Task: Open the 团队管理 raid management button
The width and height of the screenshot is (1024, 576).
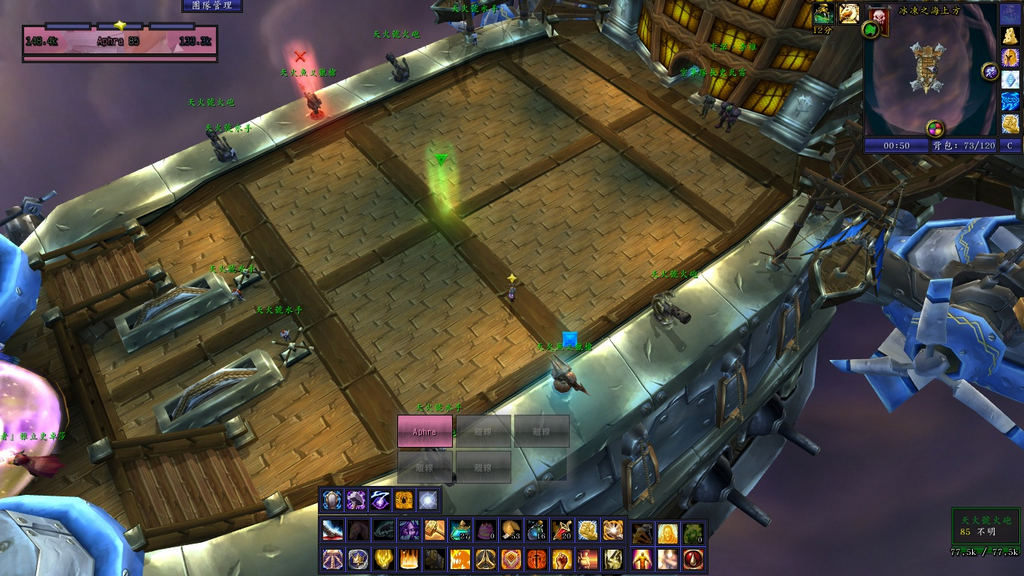Action: [x=211, y=6]
